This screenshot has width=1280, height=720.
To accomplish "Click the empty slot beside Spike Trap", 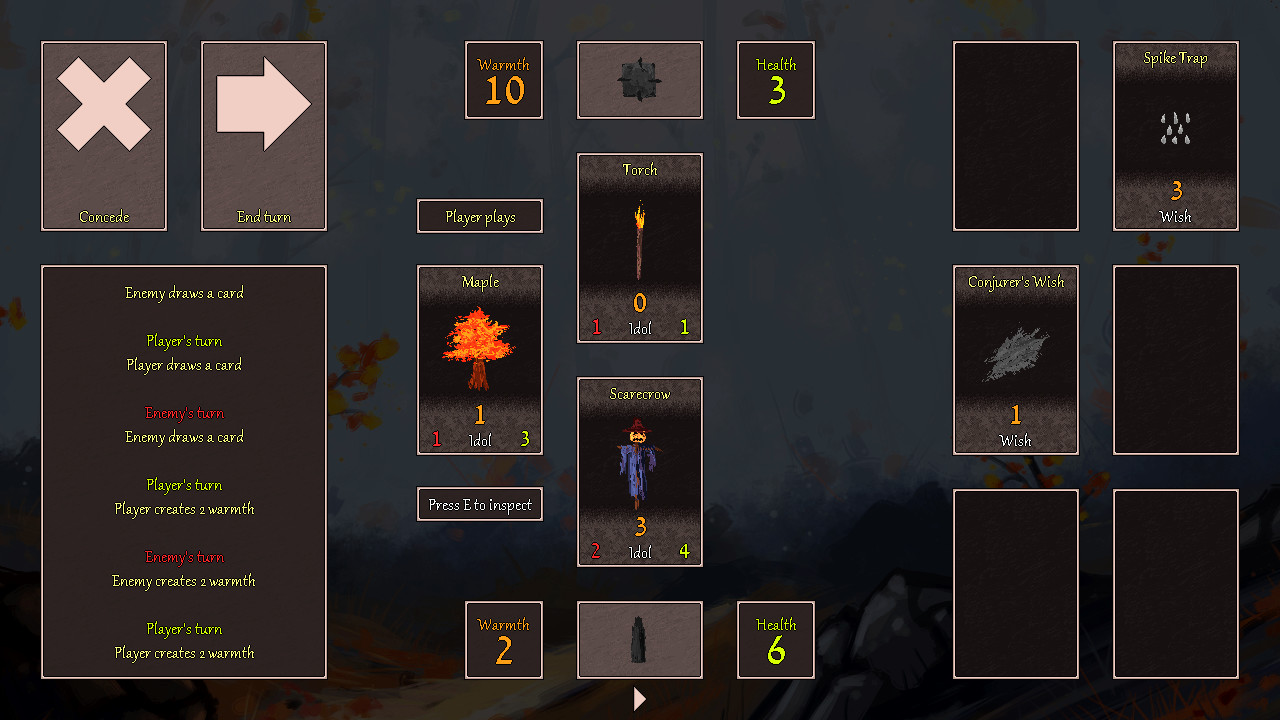I will pos(1175,360).
